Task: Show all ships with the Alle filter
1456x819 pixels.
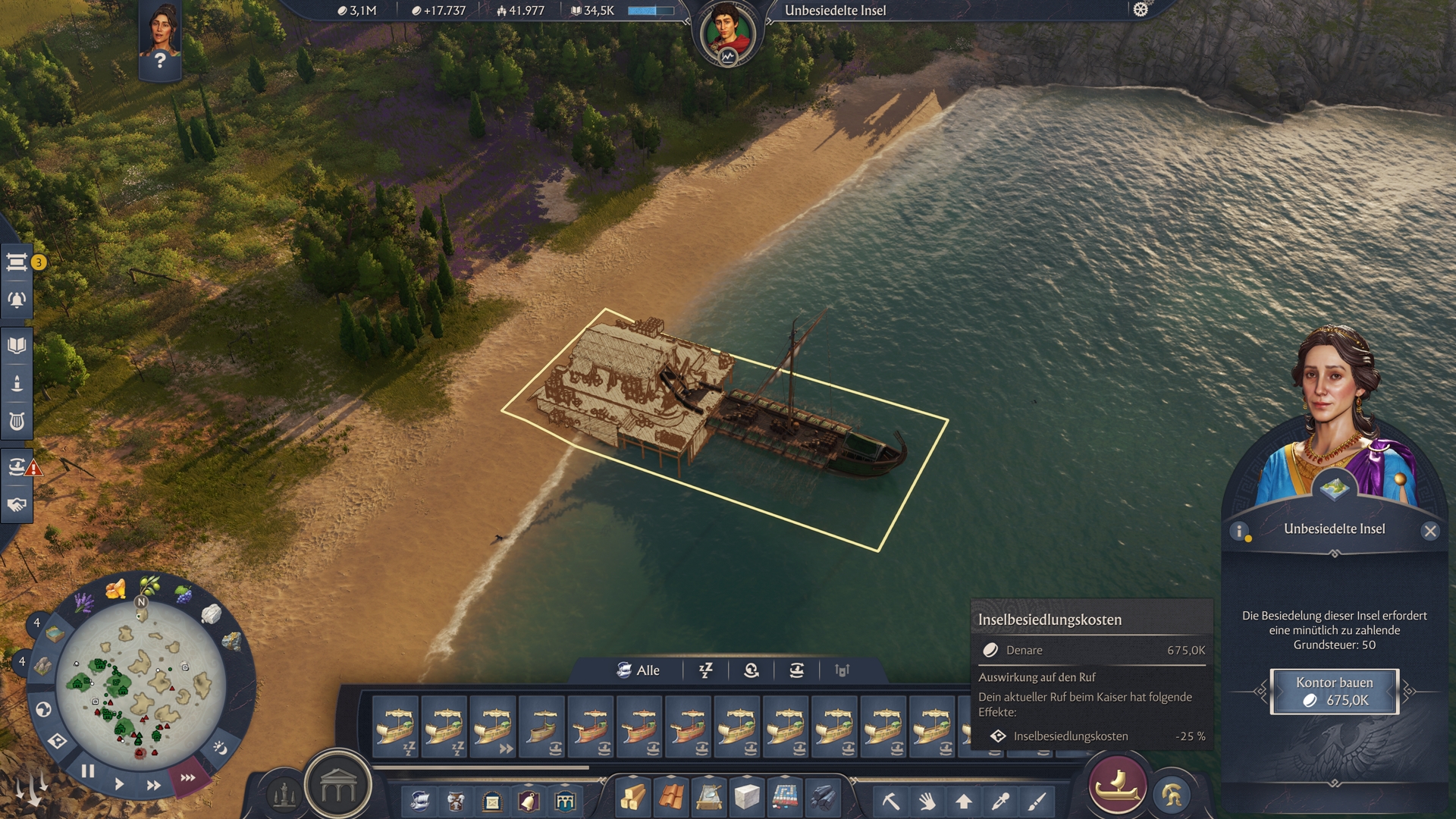Action: 638,670
